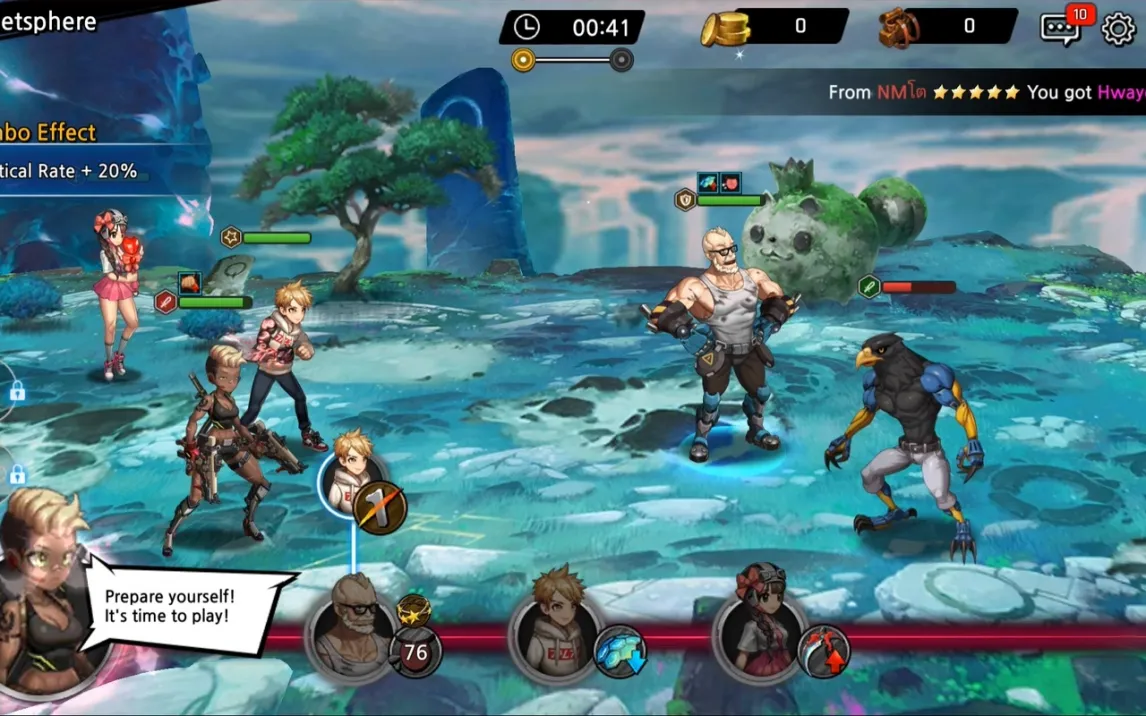Image resolution: width=1146 pixels, height=716 pixels.
Task: Click the gold coins counter icon
Action: coord(724,28)
